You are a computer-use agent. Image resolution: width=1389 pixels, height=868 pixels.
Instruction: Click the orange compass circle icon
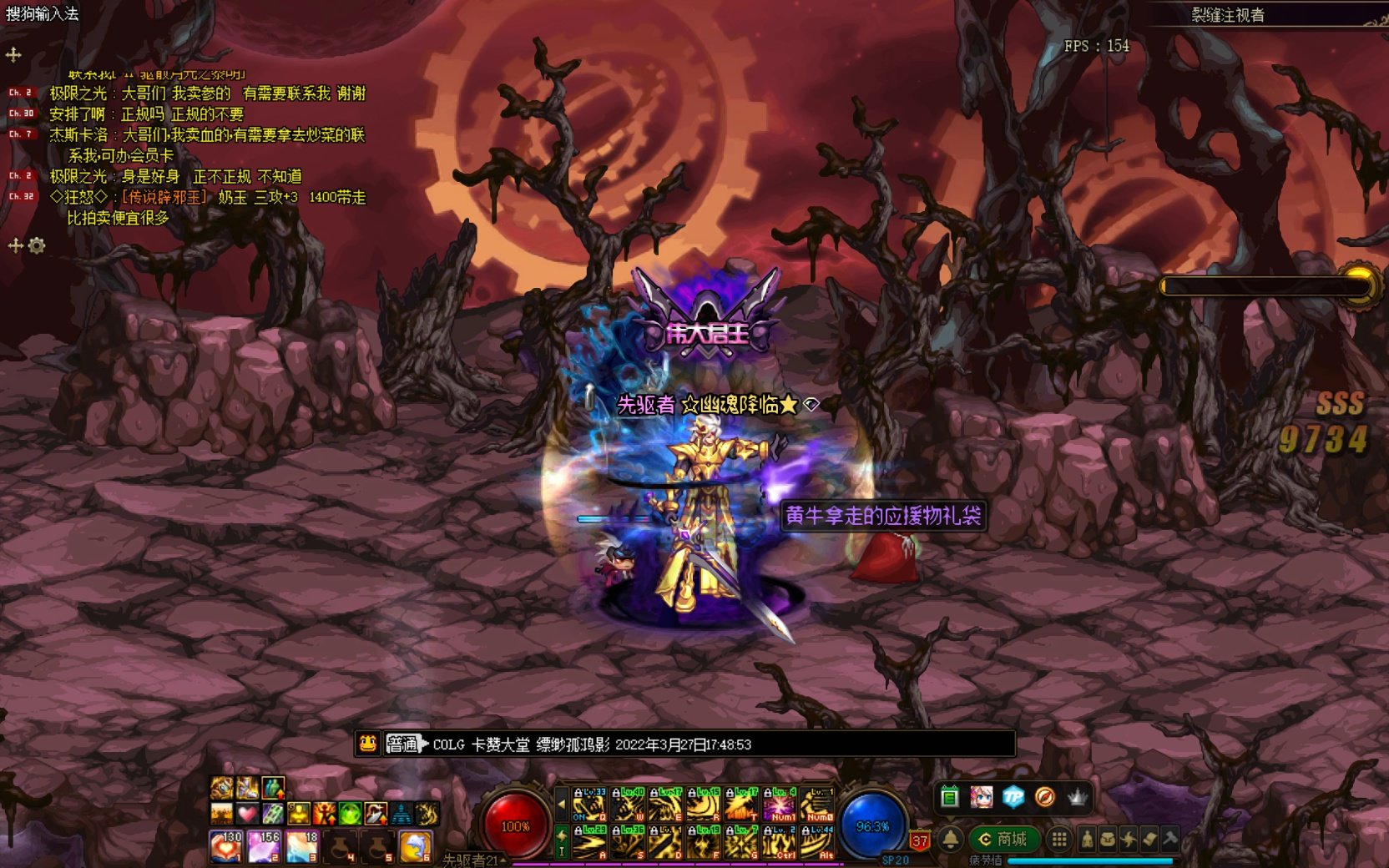pyautogui.click(x=1044, y=797)
